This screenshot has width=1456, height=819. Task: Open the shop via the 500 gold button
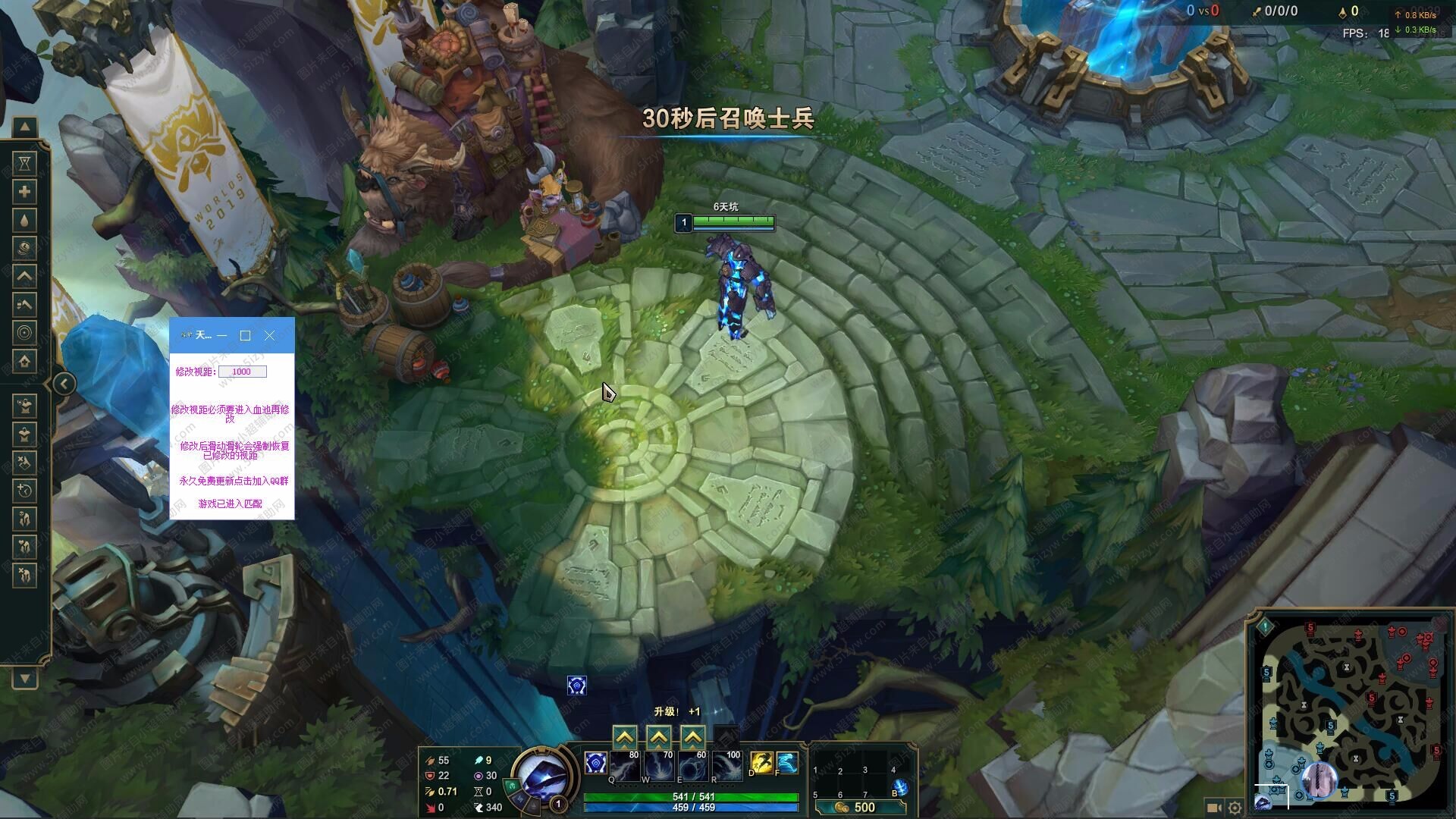(x=856, y=808)
